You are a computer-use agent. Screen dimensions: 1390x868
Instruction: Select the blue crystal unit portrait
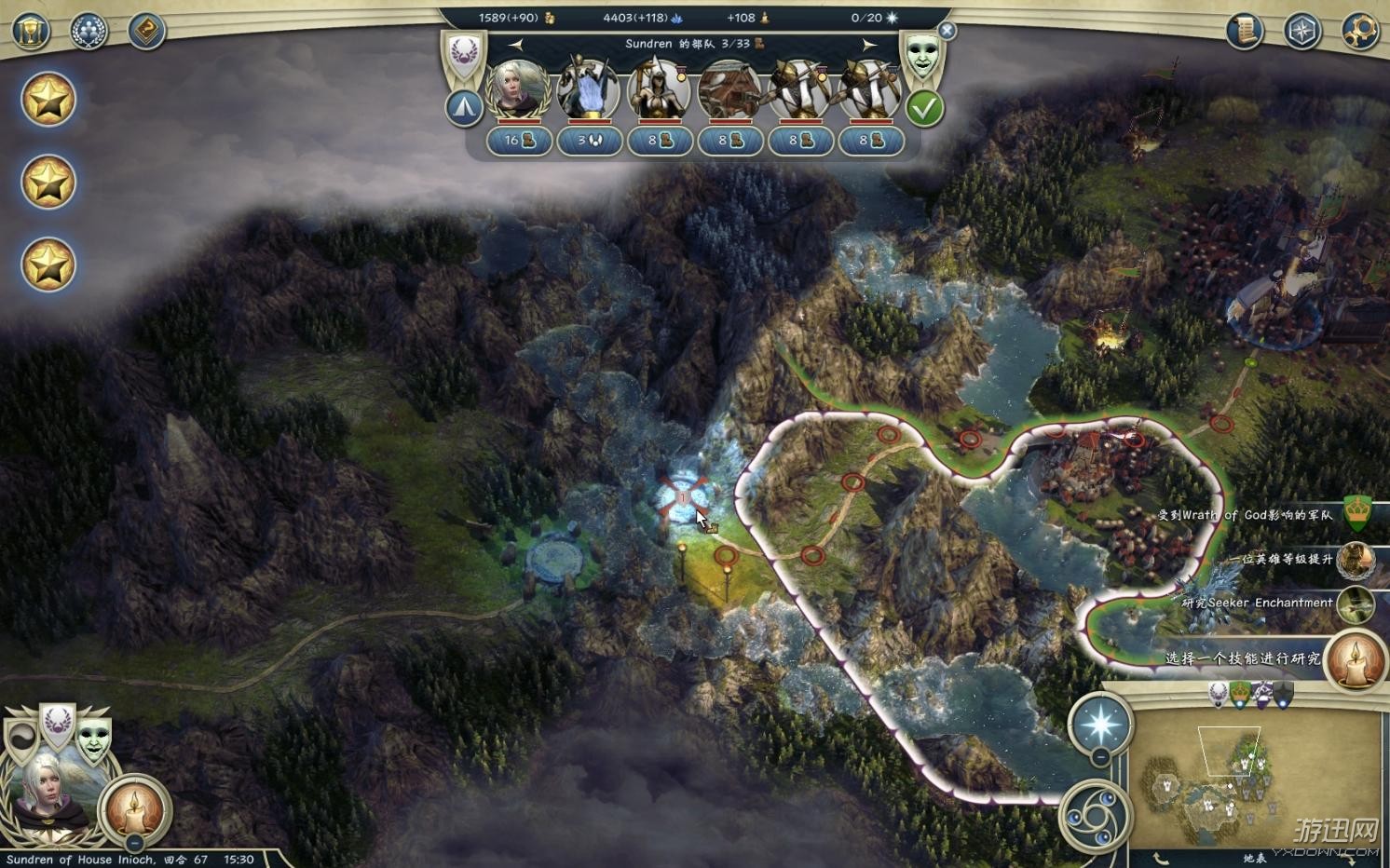tap(588, 90)
